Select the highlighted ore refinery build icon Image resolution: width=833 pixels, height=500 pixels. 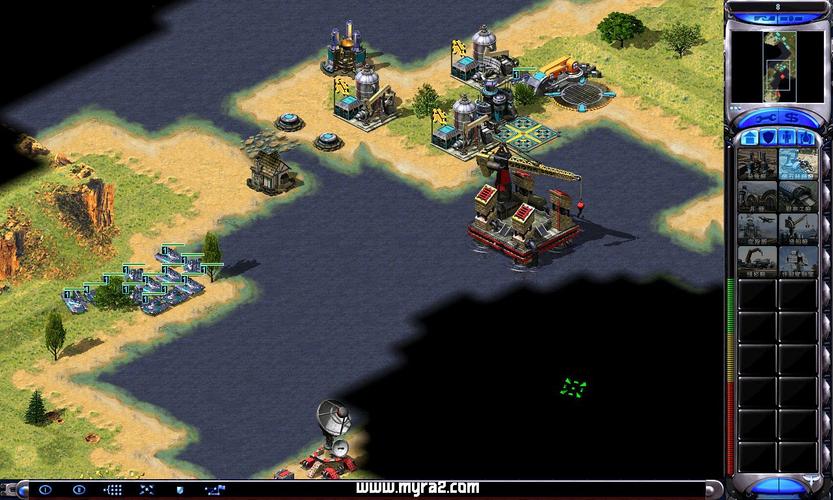tap(797, 165)
